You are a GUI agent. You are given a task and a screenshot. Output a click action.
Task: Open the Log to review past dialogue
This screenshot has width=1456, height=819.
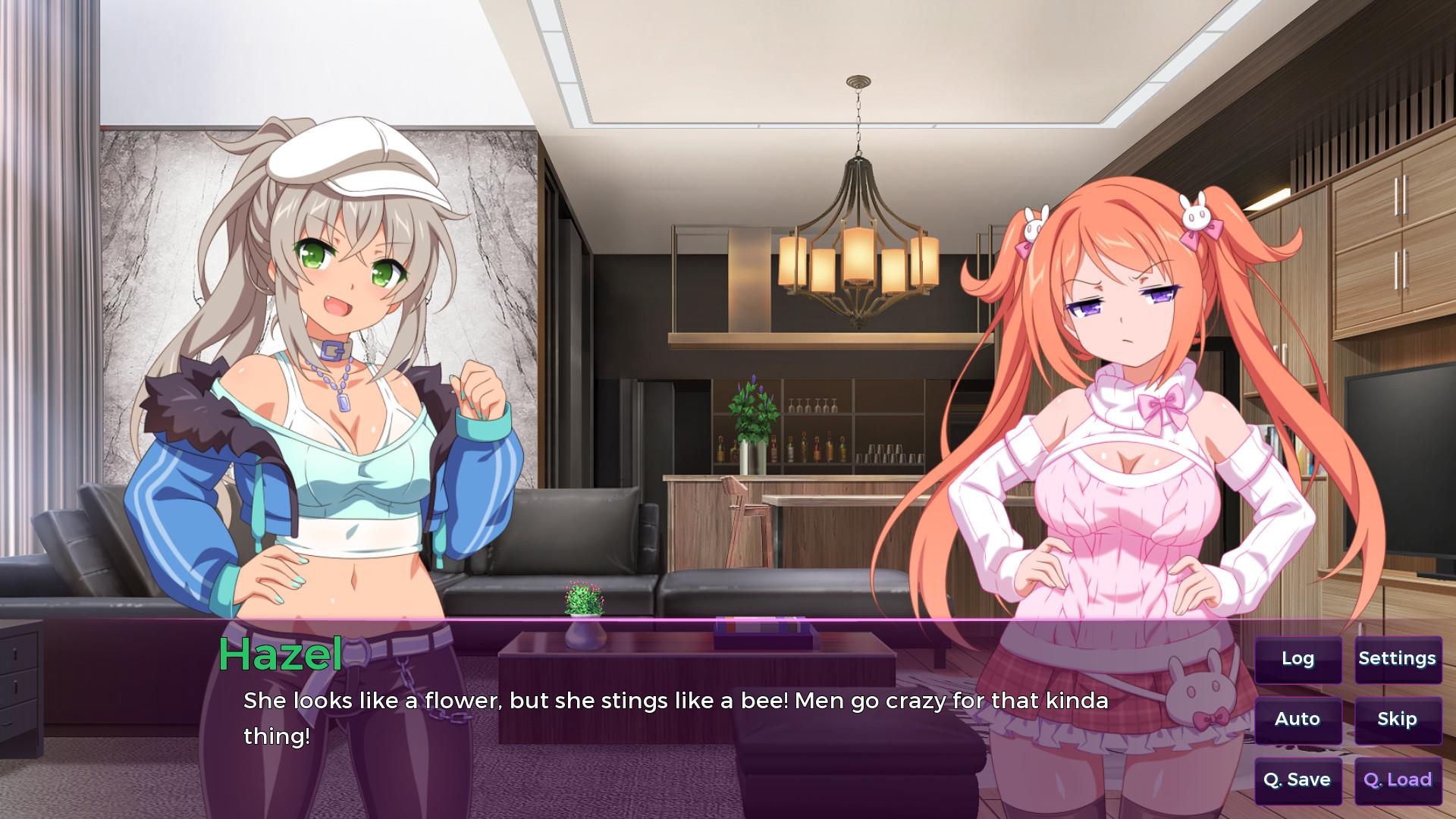pyautogui.click(x=1298, y=659)
